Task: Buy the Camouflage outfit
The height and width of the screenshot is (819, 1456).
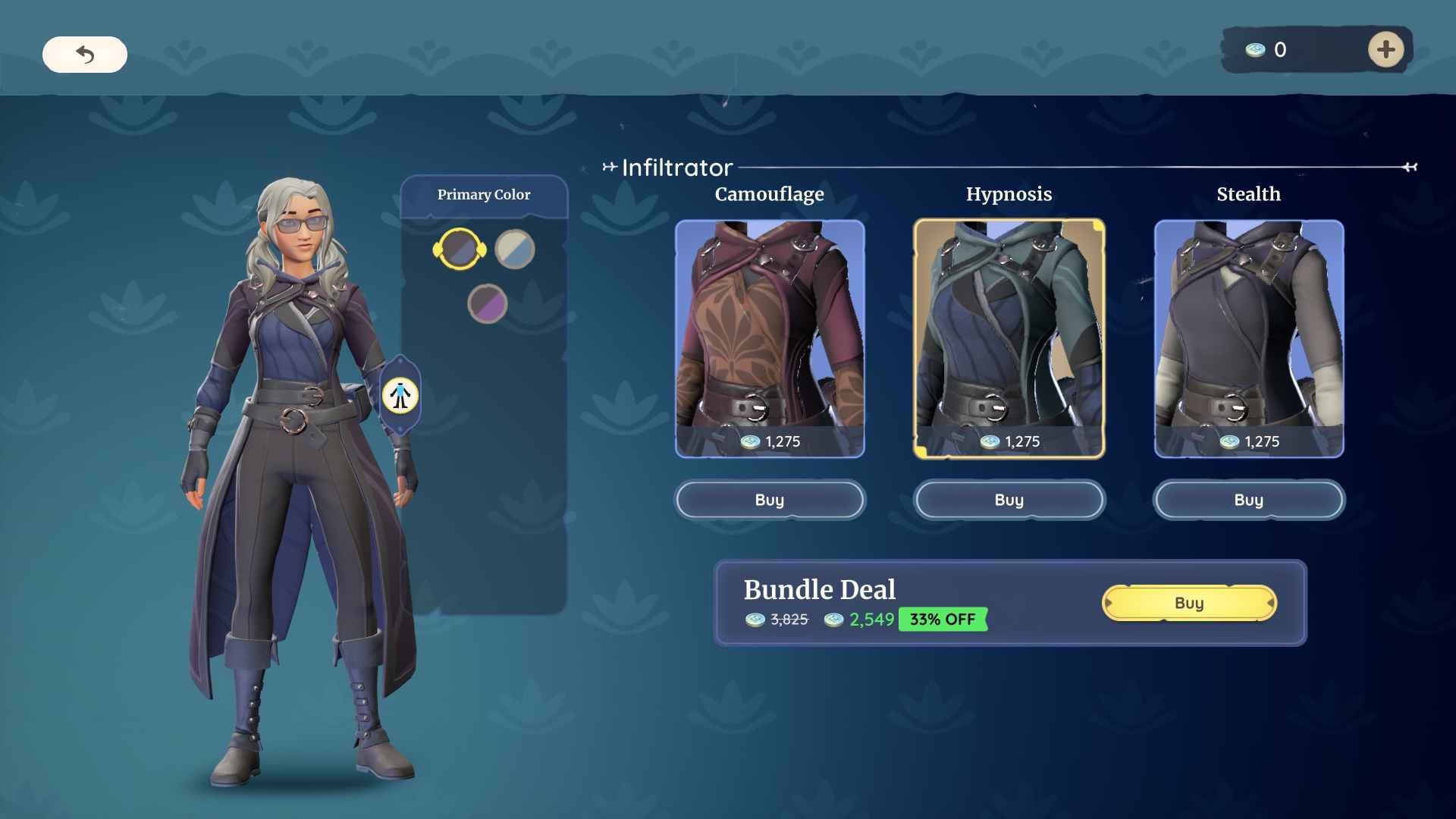Action: click(770, 500)
